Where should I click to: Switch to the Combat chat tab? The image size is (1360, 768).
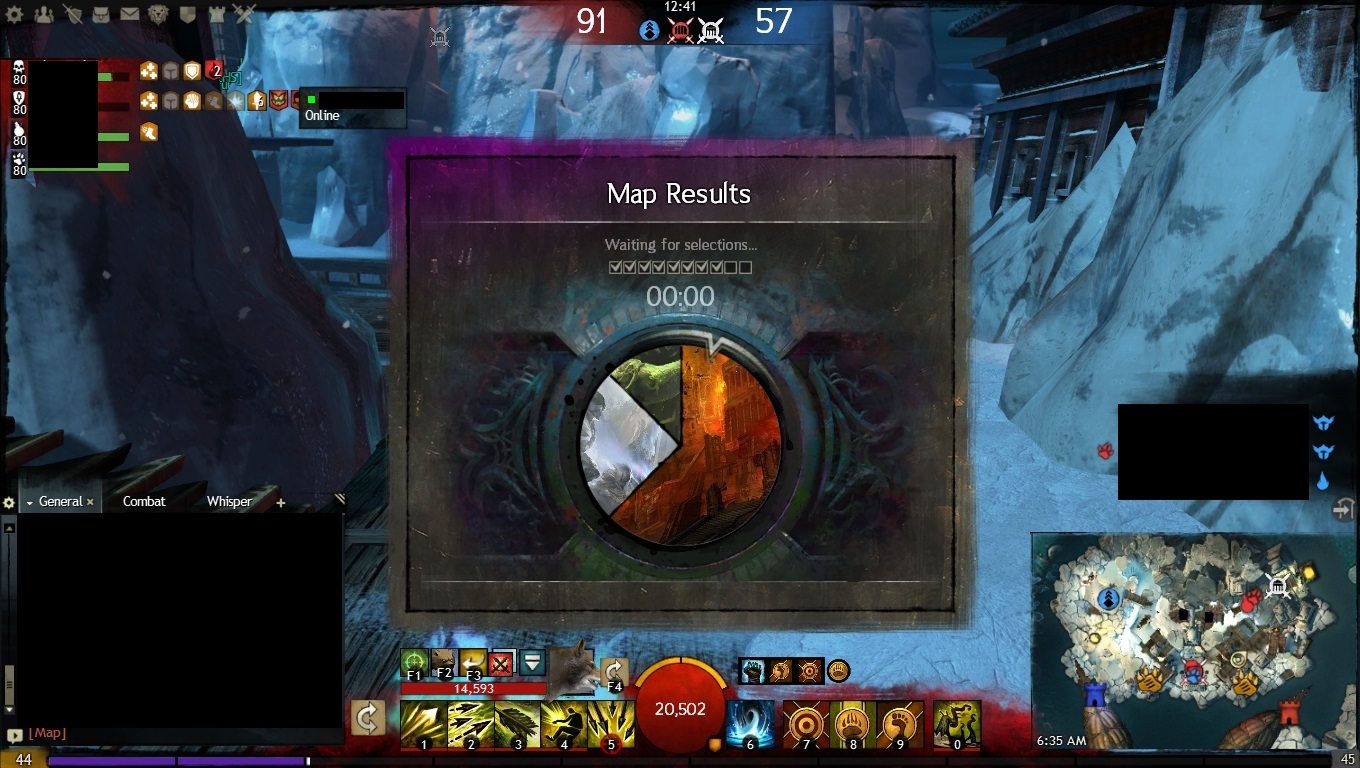coord(144,501)
